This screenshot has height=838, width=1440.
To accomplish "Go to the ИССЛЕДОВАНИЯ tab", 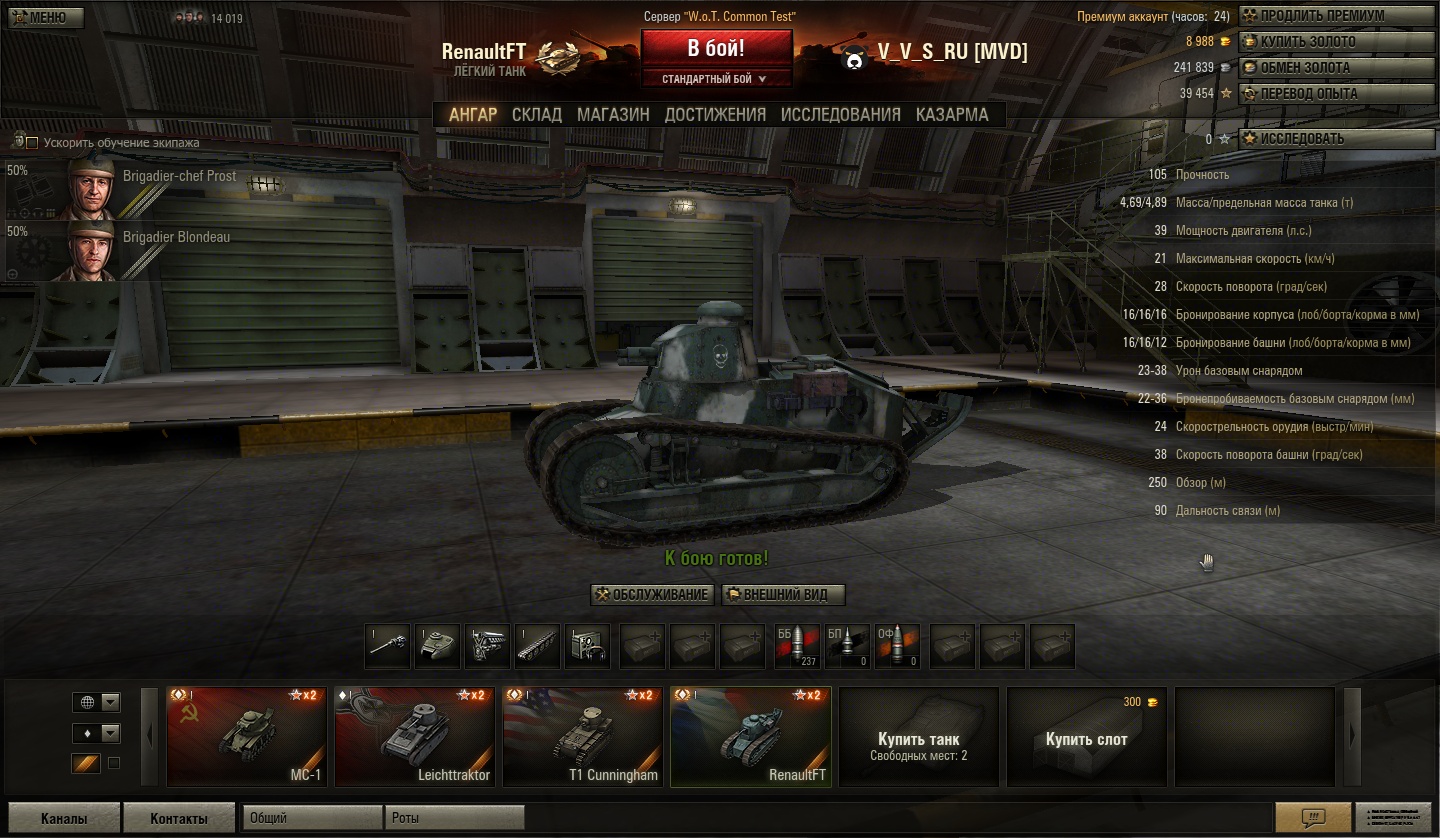I will click(x=840, y=115).
